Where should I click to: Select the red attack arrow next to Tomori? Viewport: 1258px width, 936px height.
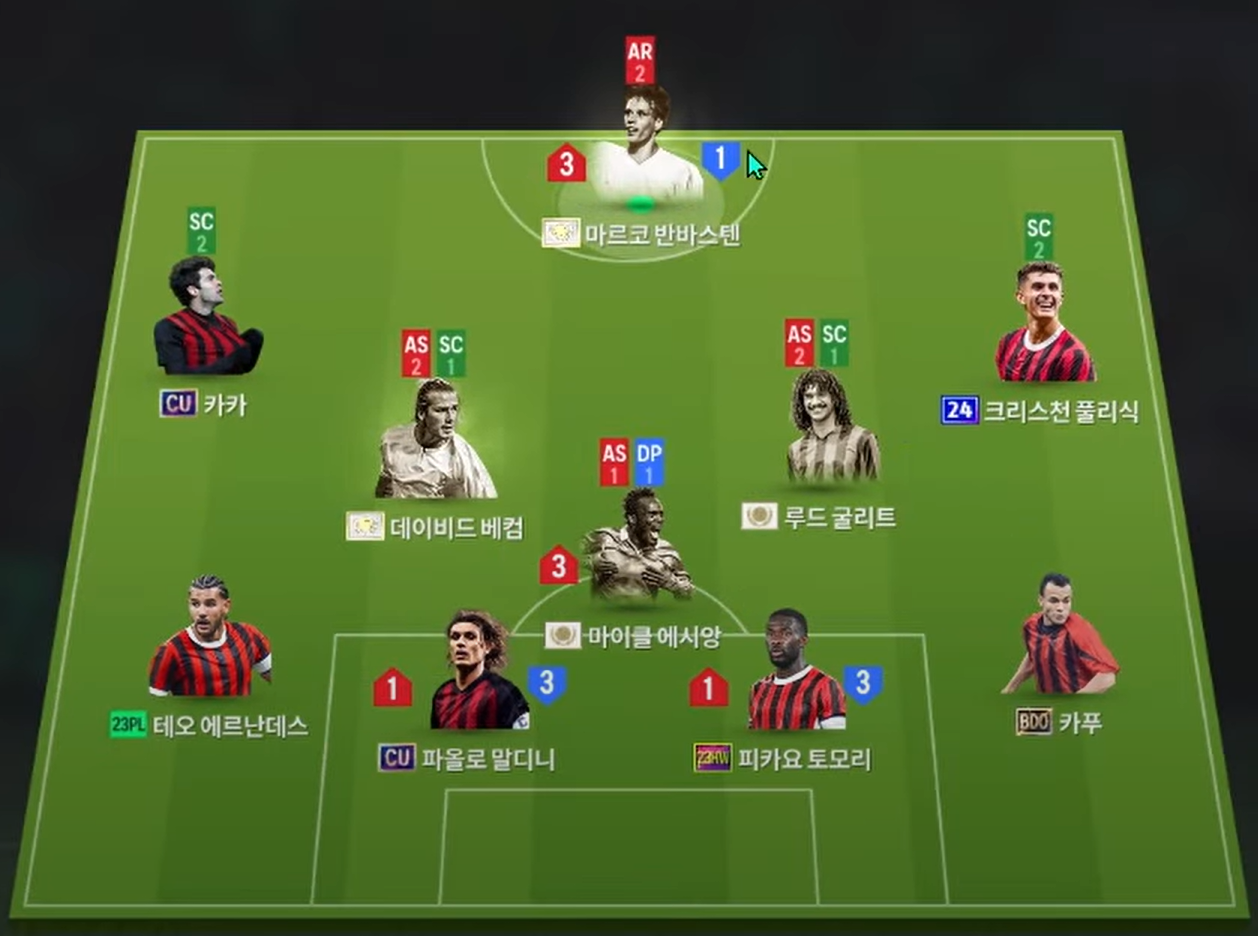coord(708,688)
